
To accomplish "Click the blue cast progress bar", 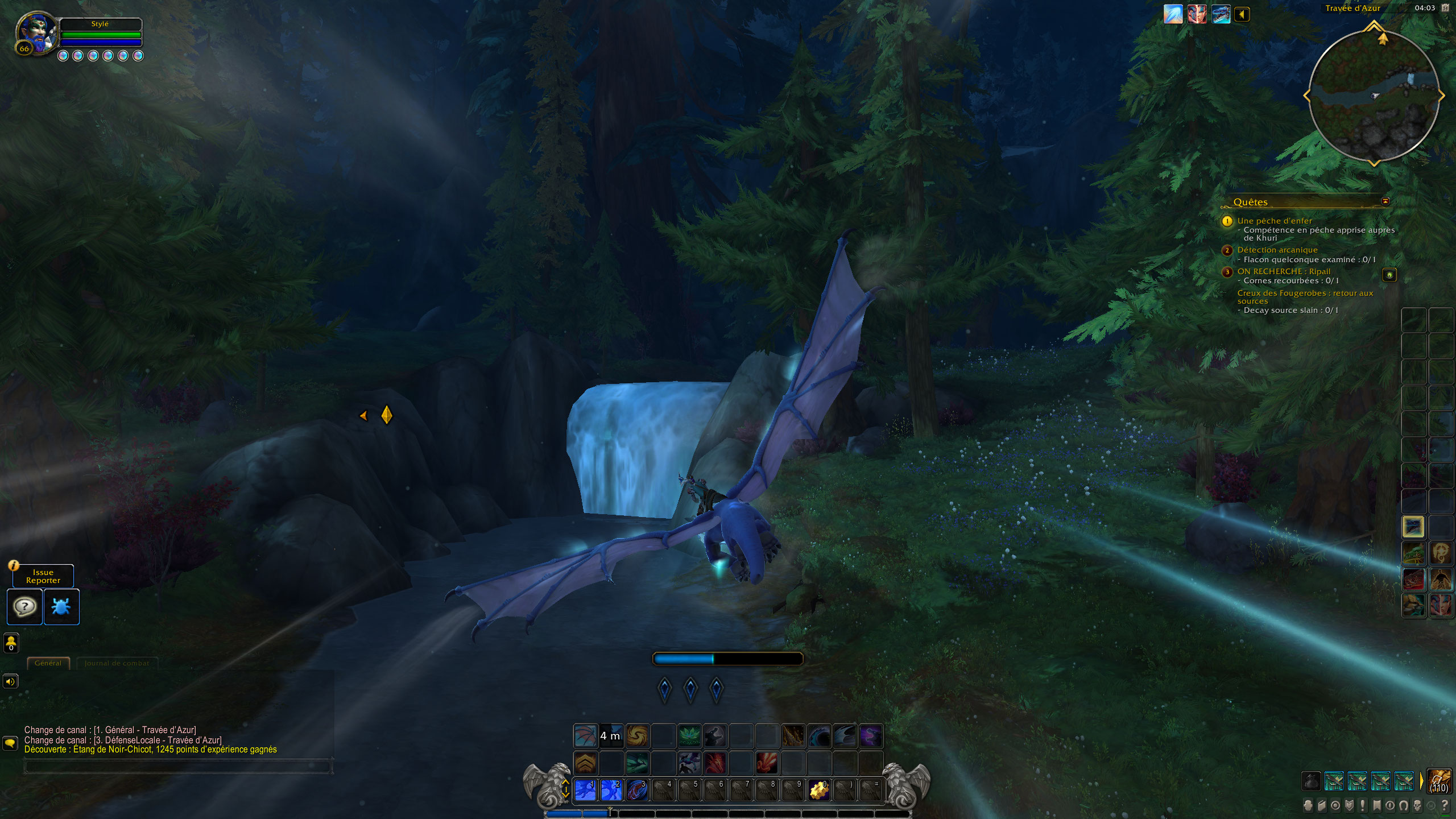I will coord(728,659).
